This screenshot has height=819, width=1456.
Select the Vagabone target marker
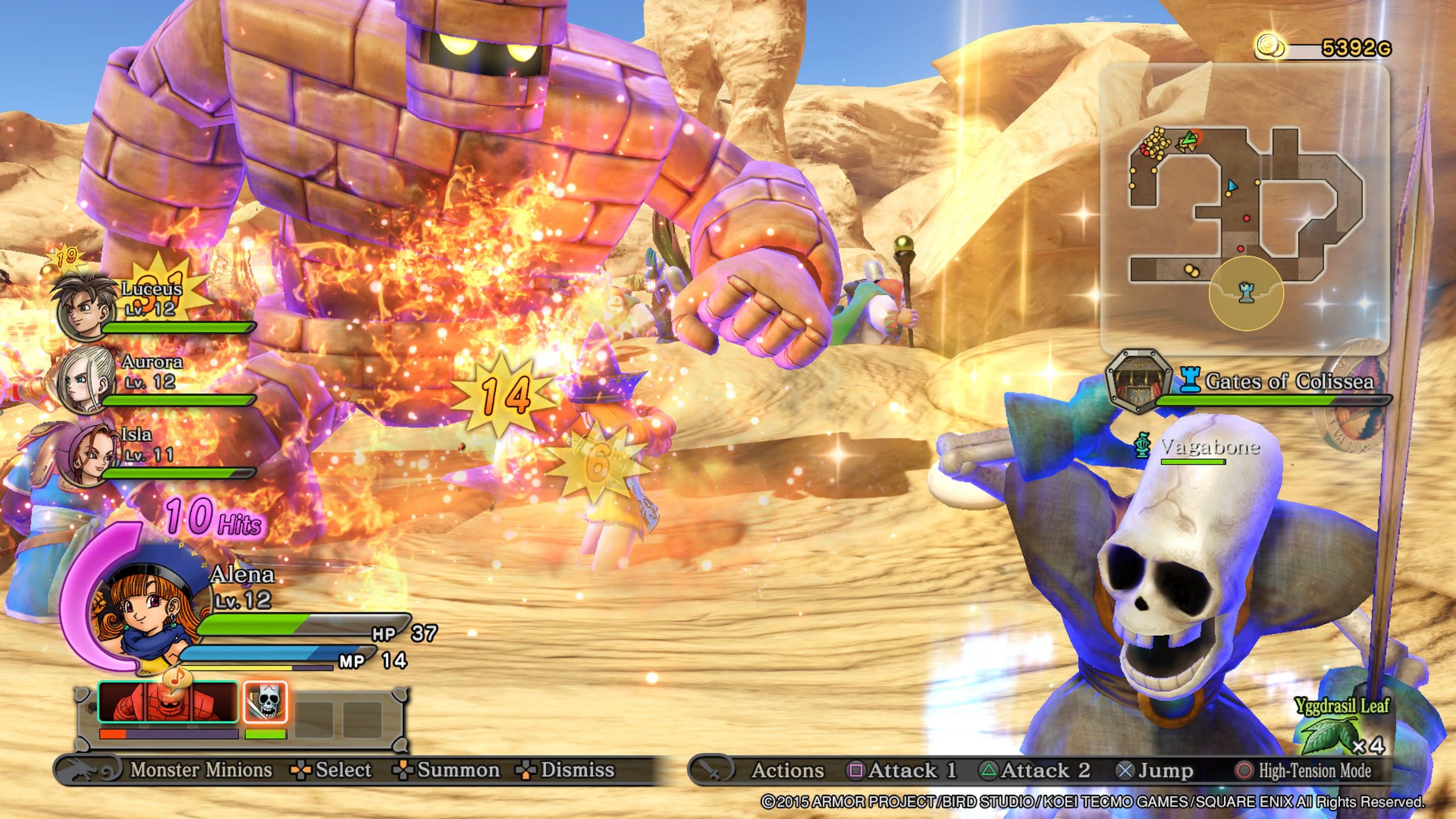1142,445
